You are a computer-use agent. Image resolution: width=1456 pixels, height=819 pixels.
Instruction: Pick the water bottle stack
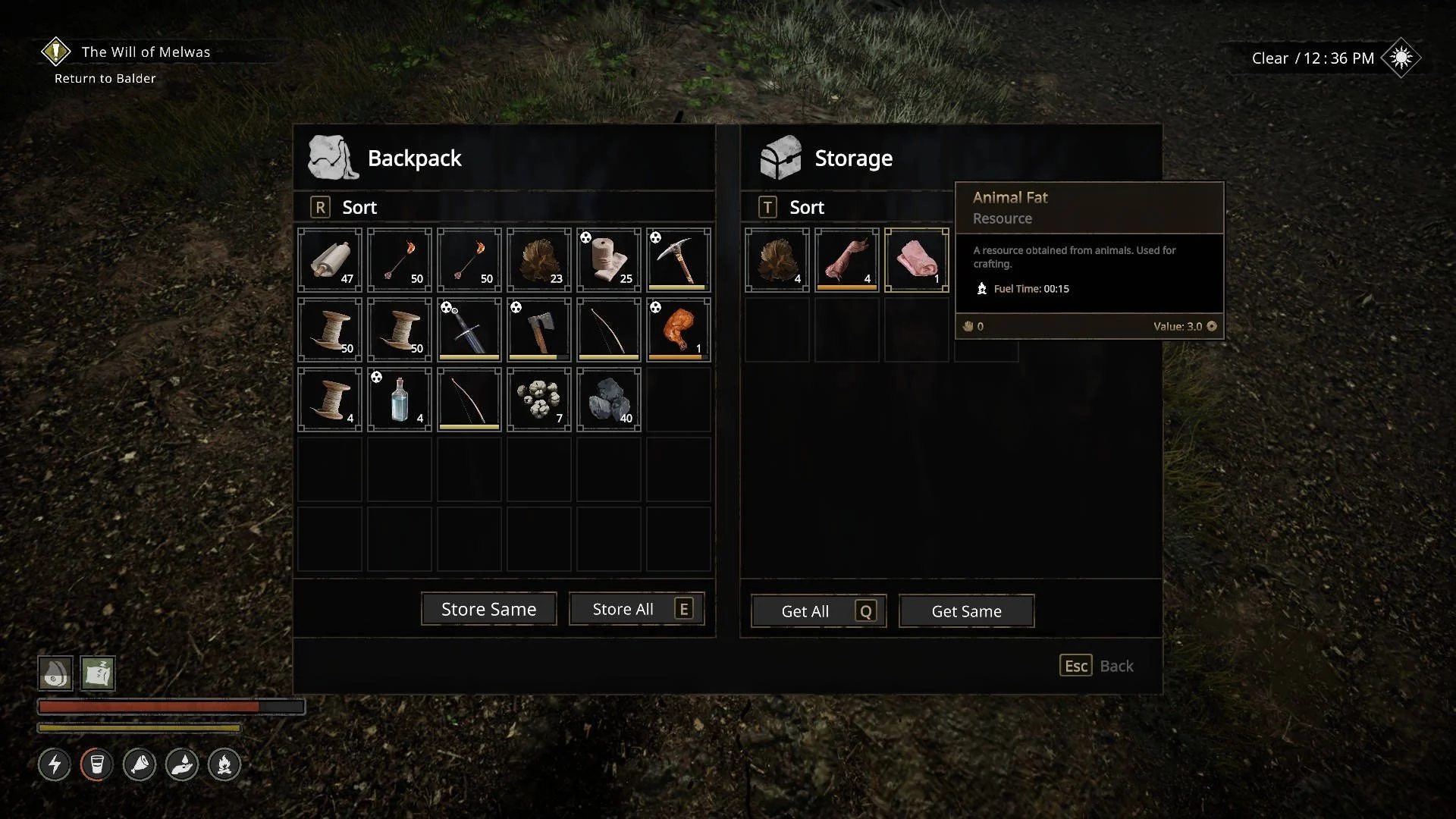point(399,399)
